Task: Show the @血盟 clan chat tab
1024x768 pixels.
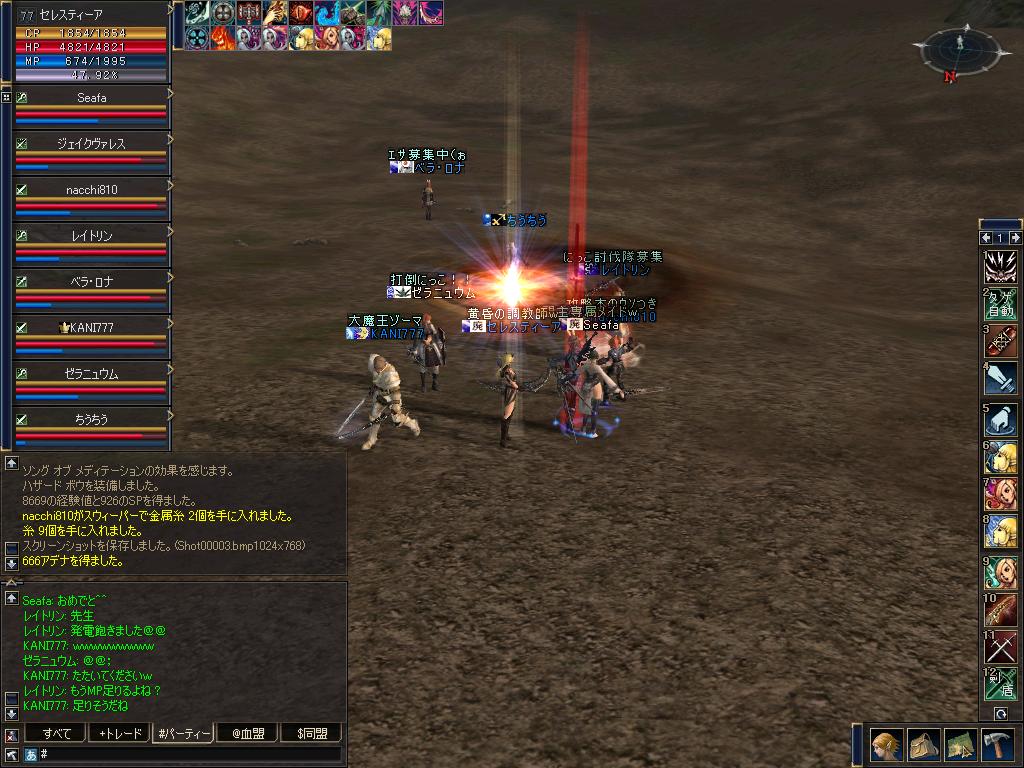Action: tap(247, 733)
